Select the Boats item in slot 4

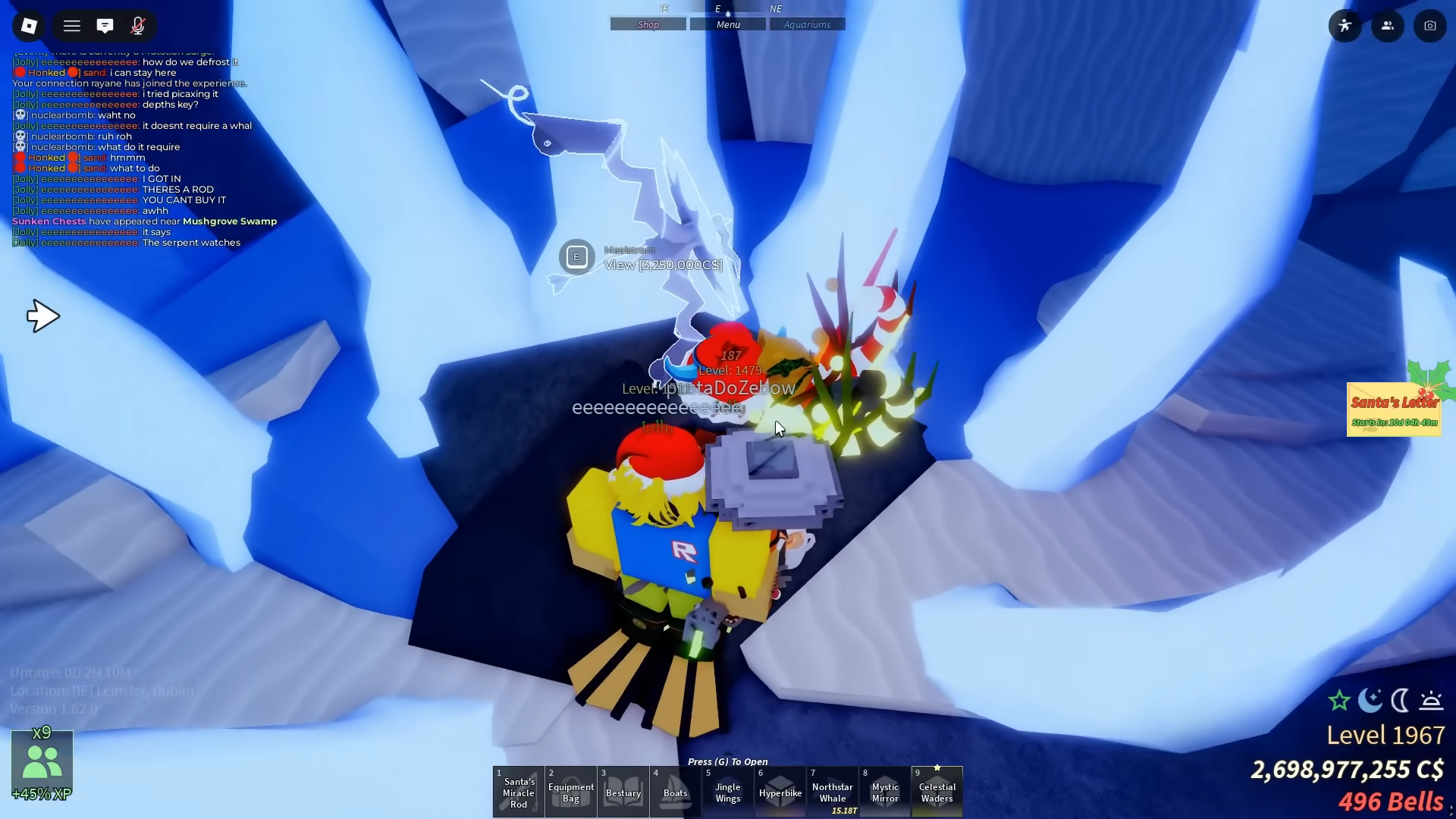click(x=676, y=791)
